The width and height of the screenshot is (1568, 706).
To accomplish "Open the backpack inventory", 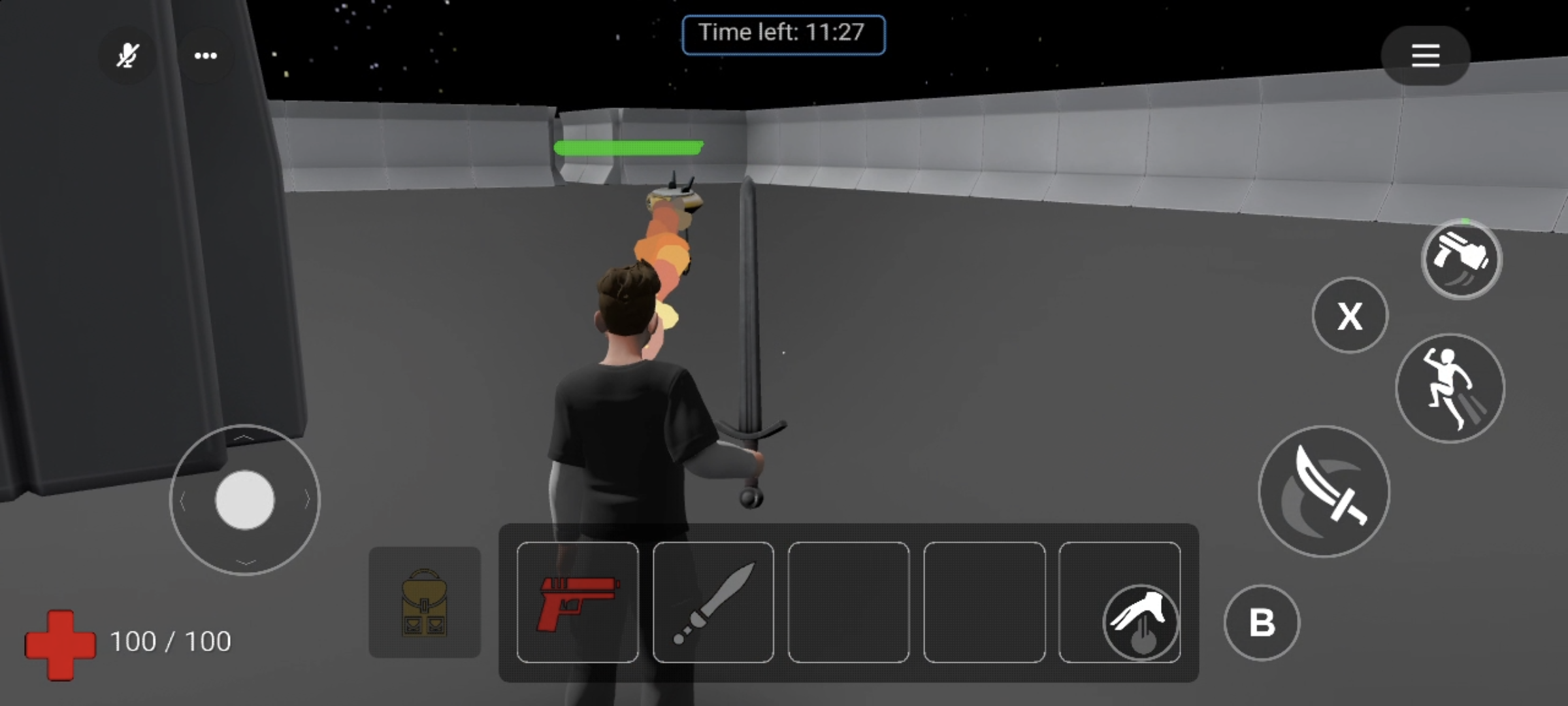I will (x=425, y=602).
